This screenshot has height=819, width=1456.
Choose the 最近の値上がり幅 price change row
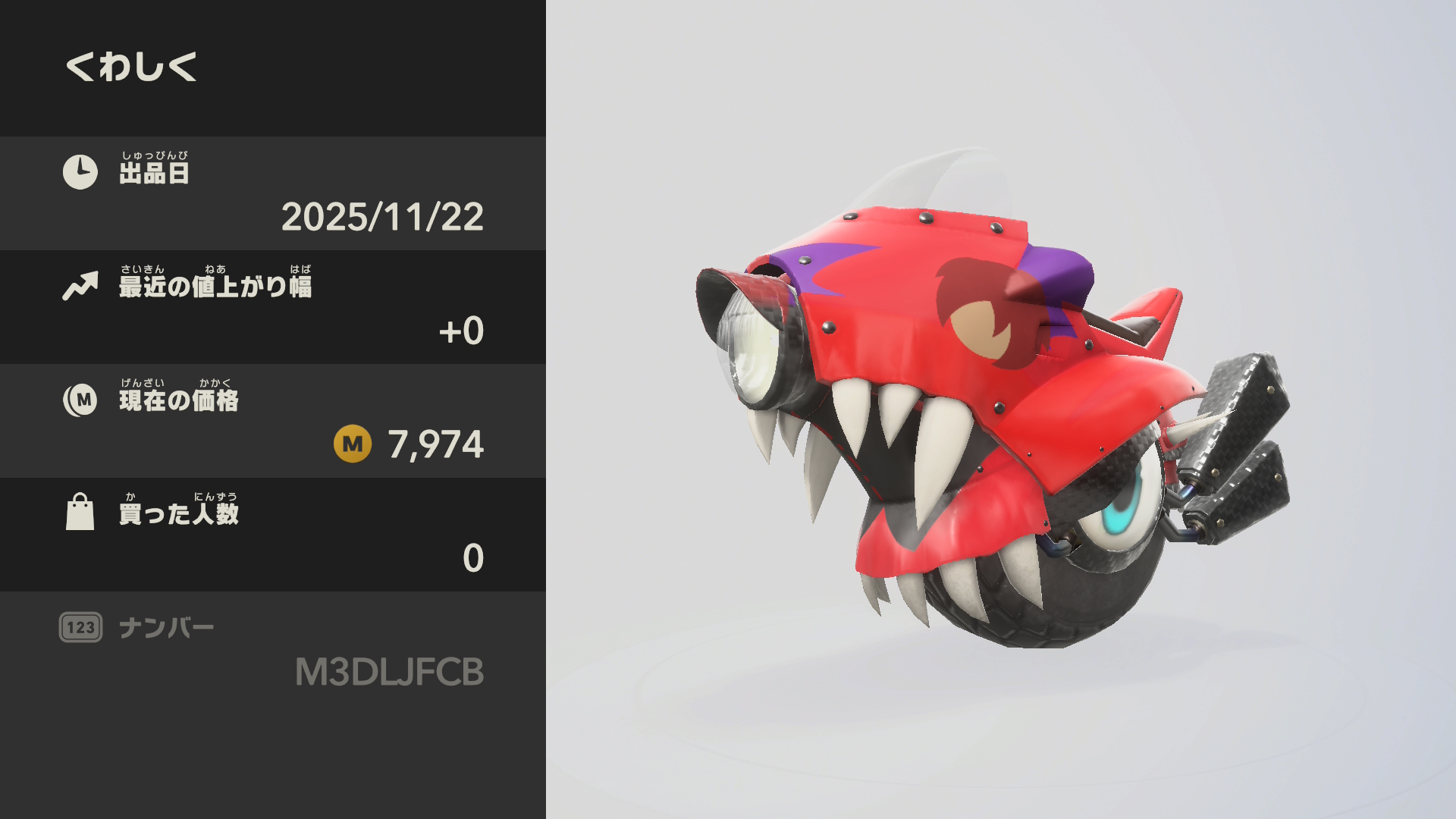click(x=273, y=307)
